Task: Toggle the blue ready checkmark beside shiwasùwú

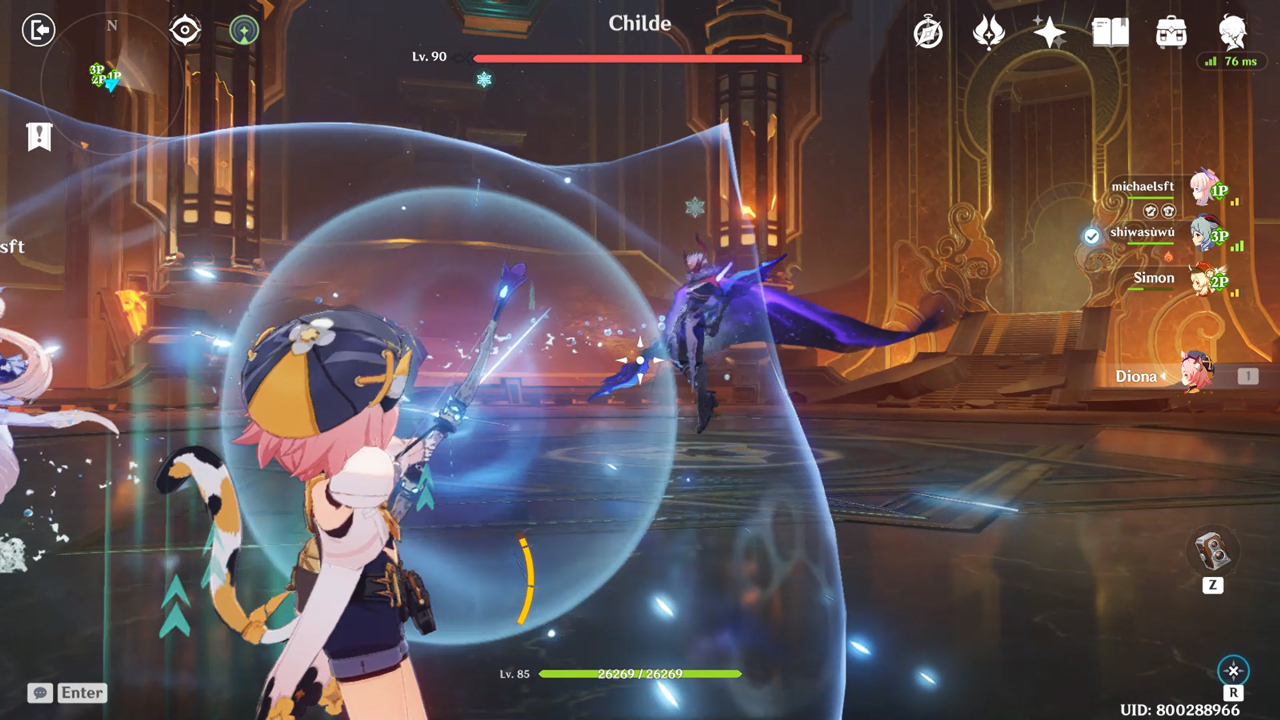Action: 1089,236
